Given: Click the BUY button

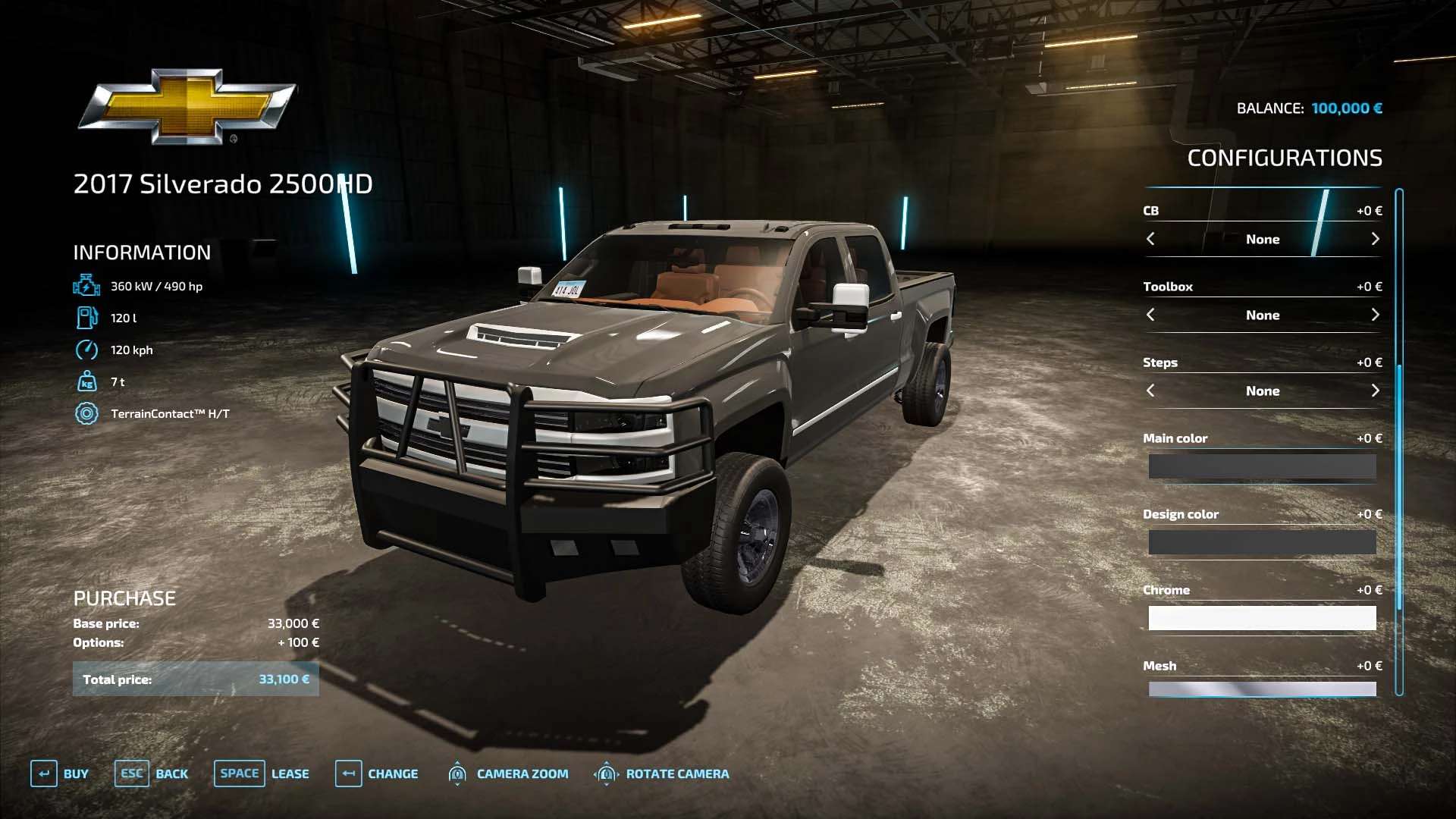Looking at the screenshot, I should tap(60, 773).
